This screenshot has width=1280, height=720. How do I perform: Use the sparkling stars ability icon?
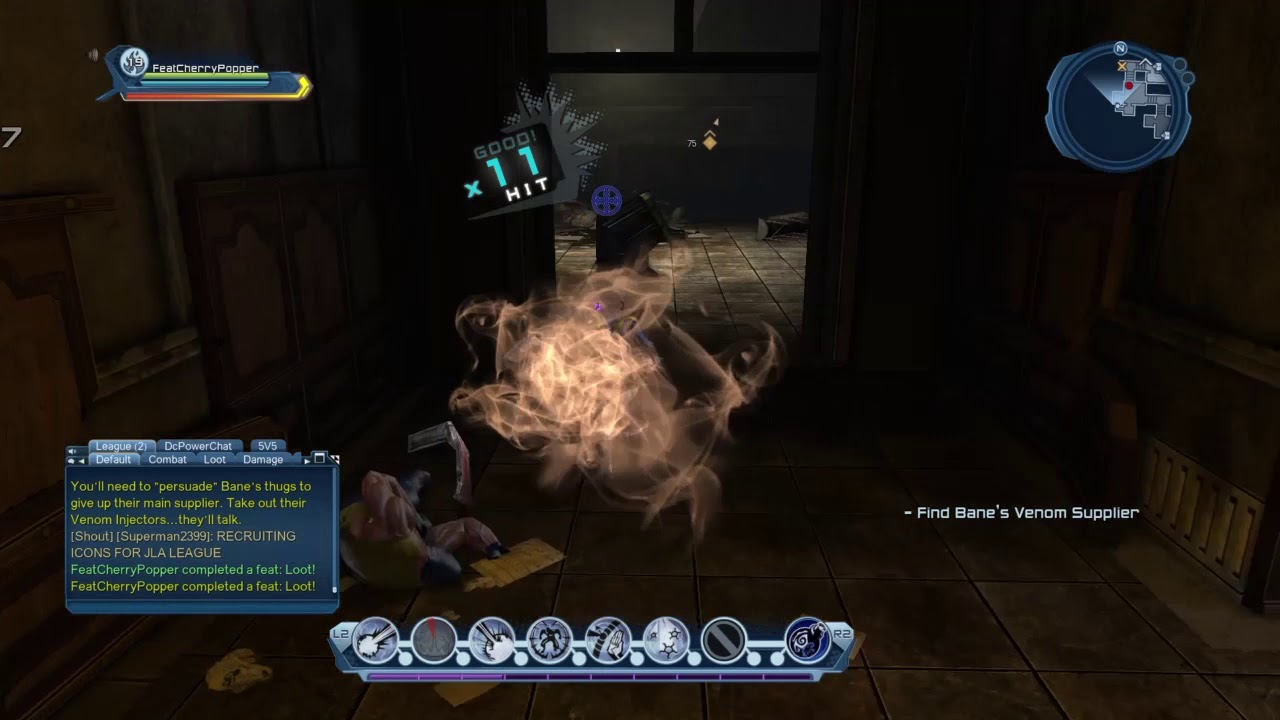666,640
